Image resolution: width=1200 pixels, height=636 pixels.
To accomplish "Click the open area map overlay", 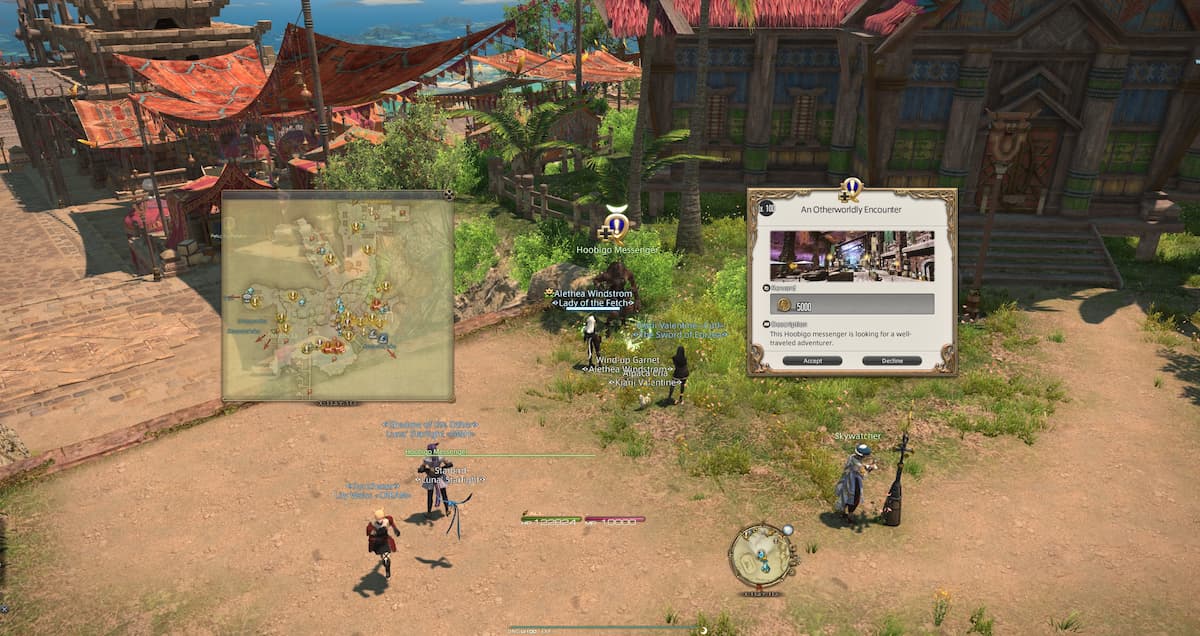I will click(337, 297).
